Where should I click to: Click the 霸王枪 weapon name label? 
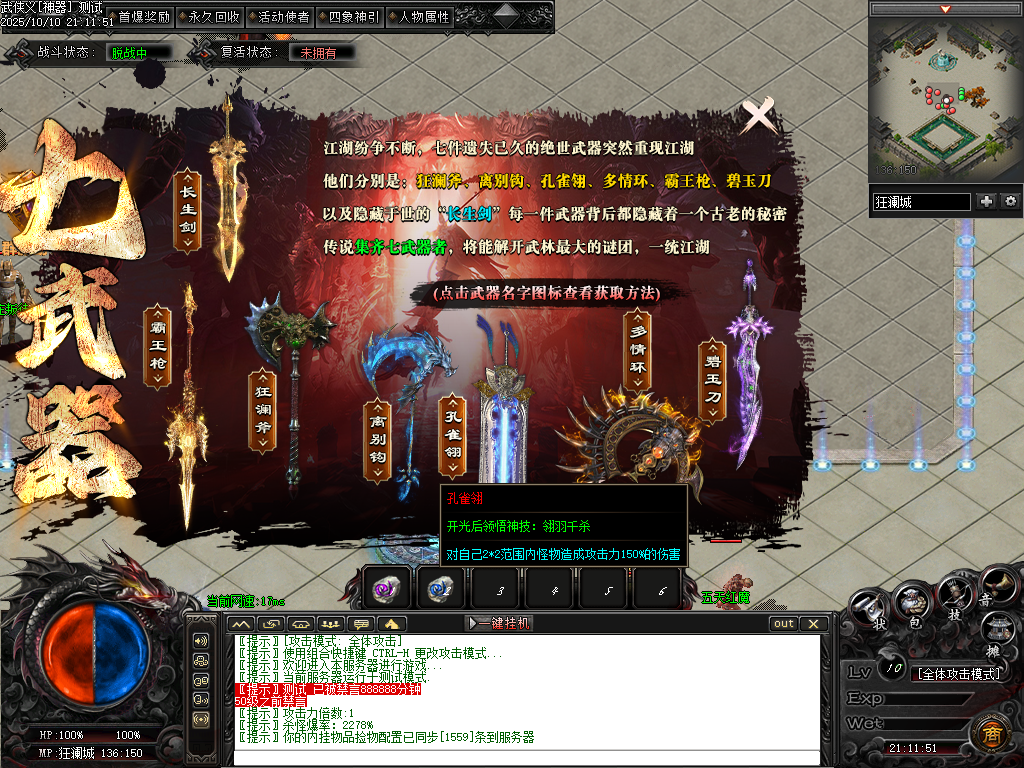pyautogui.click(x=157, y=347)
